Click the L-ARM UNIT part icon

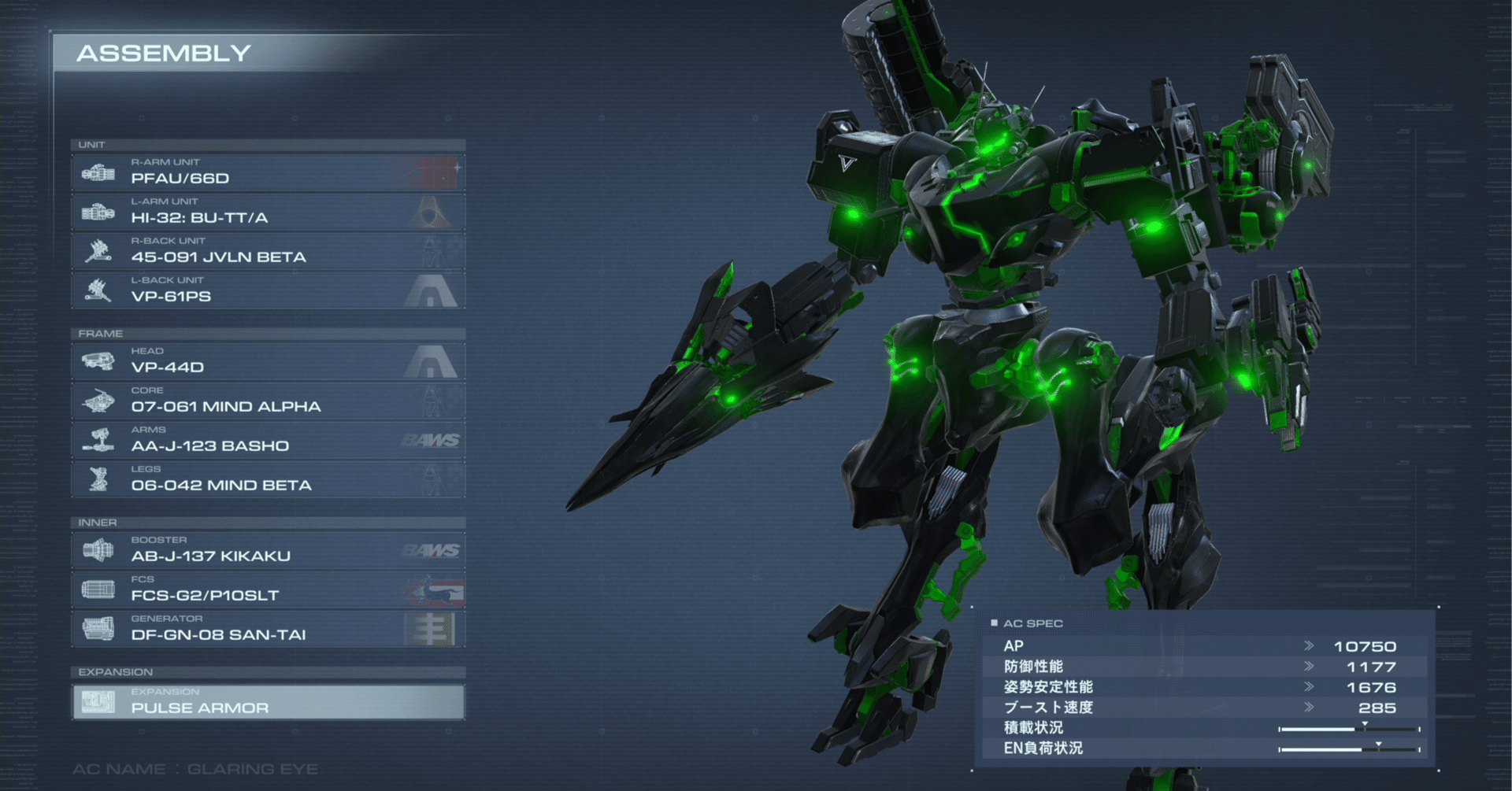point(98,212)
